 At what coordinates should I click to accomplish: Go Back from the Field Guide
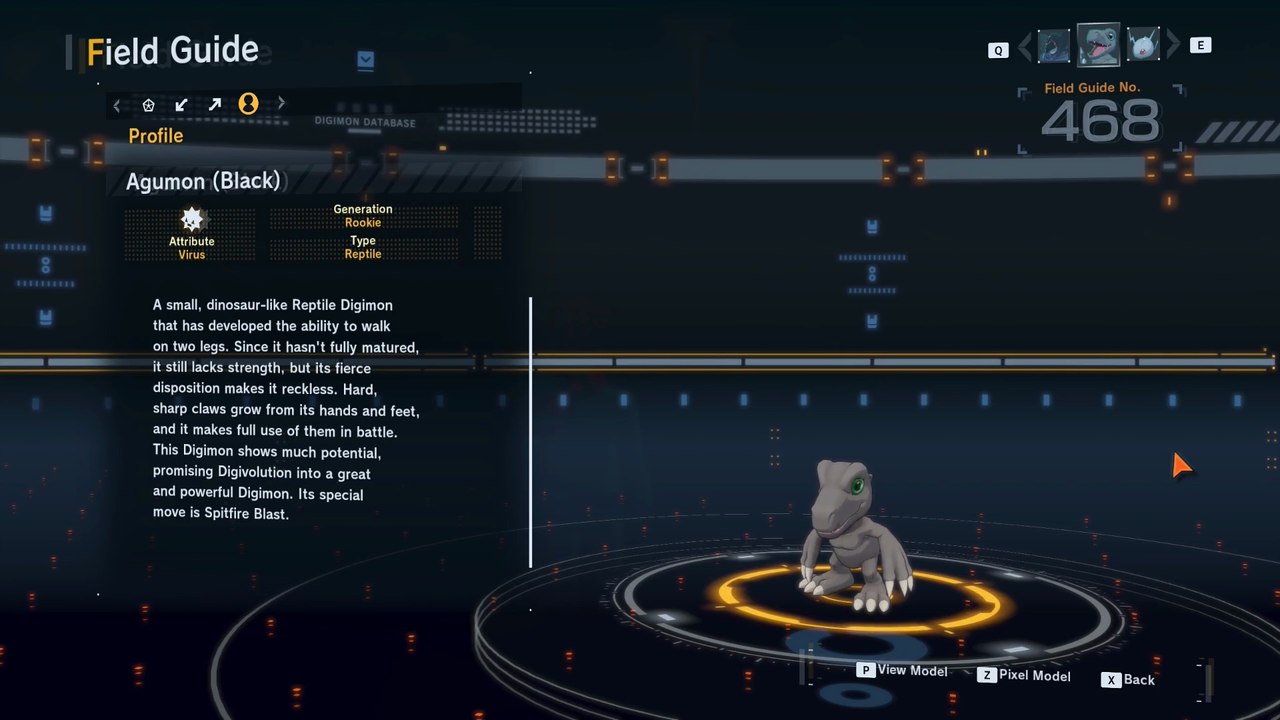pos(1128,680)
